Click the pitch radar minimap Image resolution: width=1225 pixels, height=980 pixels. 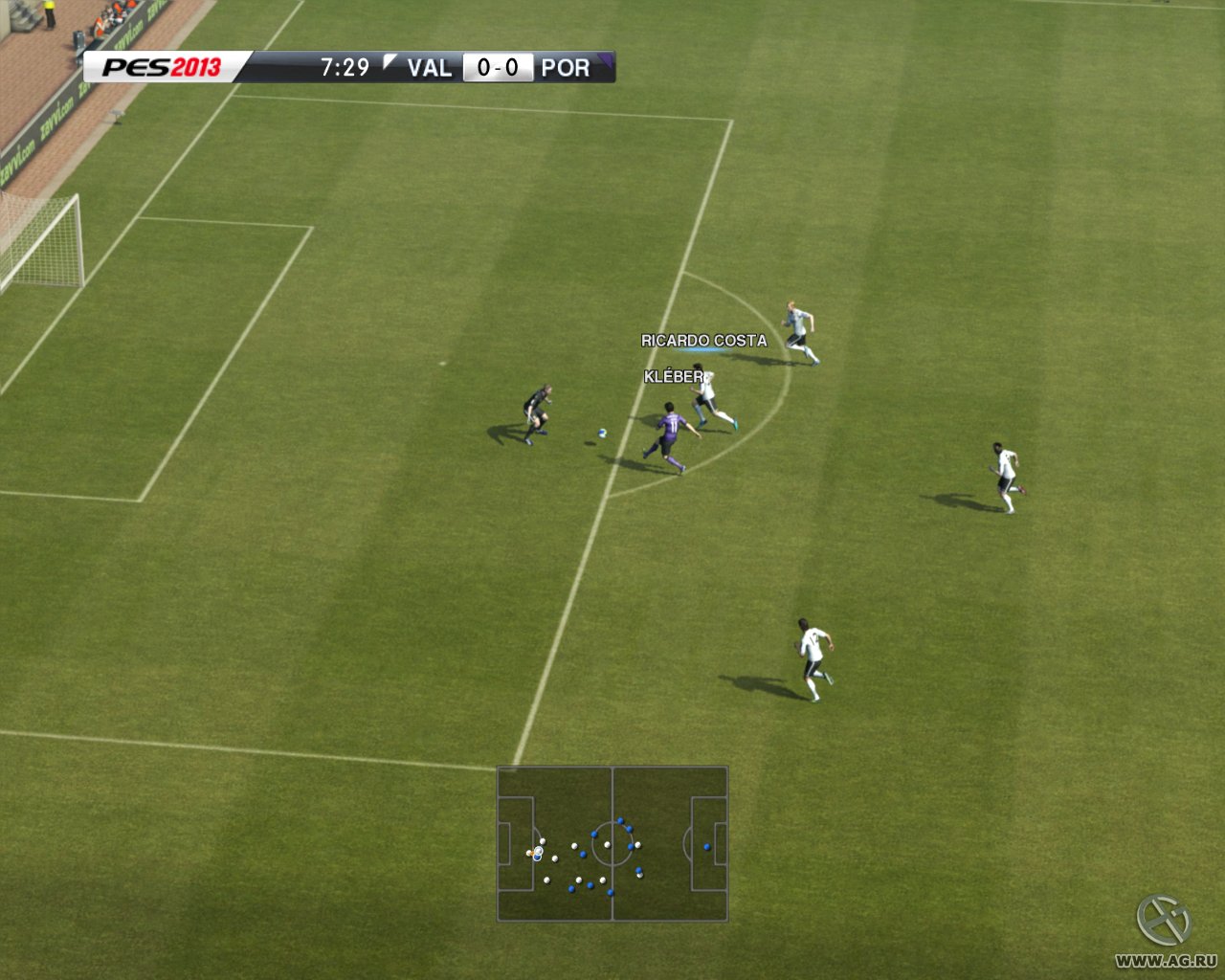tap(612, 843)
